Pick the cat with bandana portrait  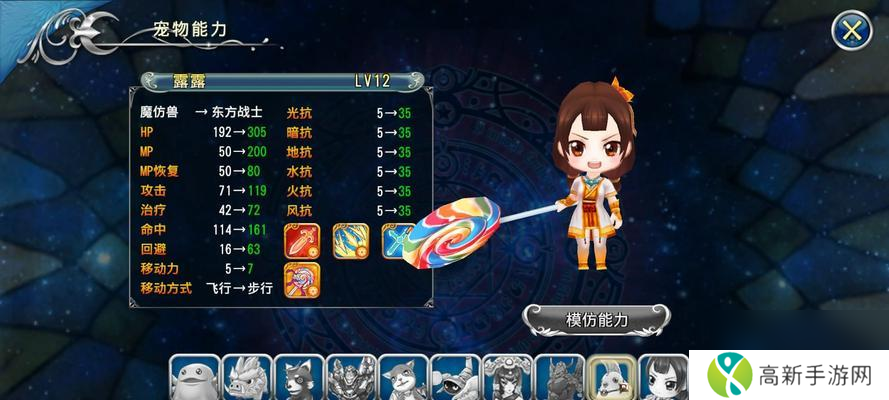[x=403, y=379]
